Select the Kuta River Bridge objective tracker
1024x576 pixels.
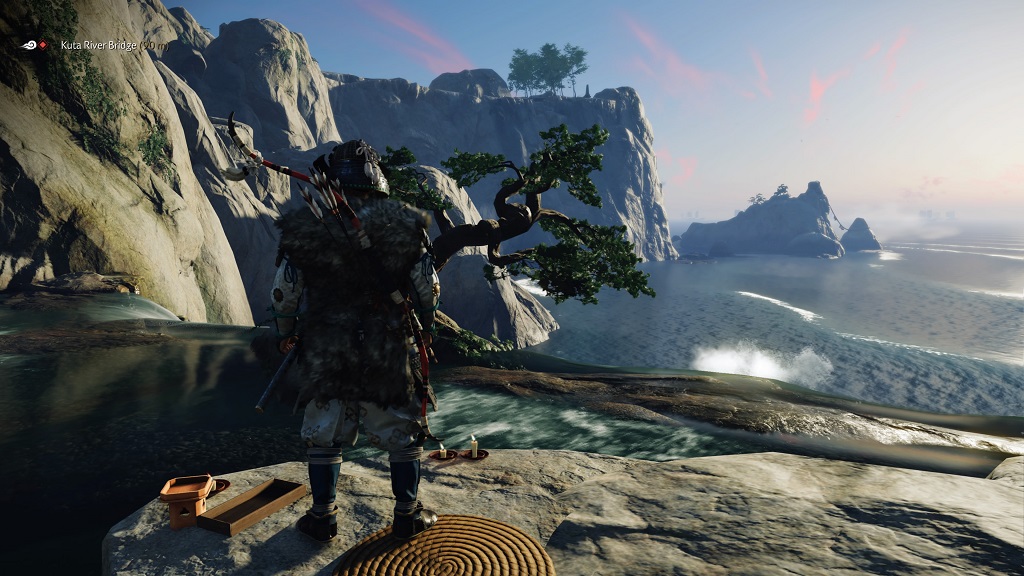click(98, 45)
